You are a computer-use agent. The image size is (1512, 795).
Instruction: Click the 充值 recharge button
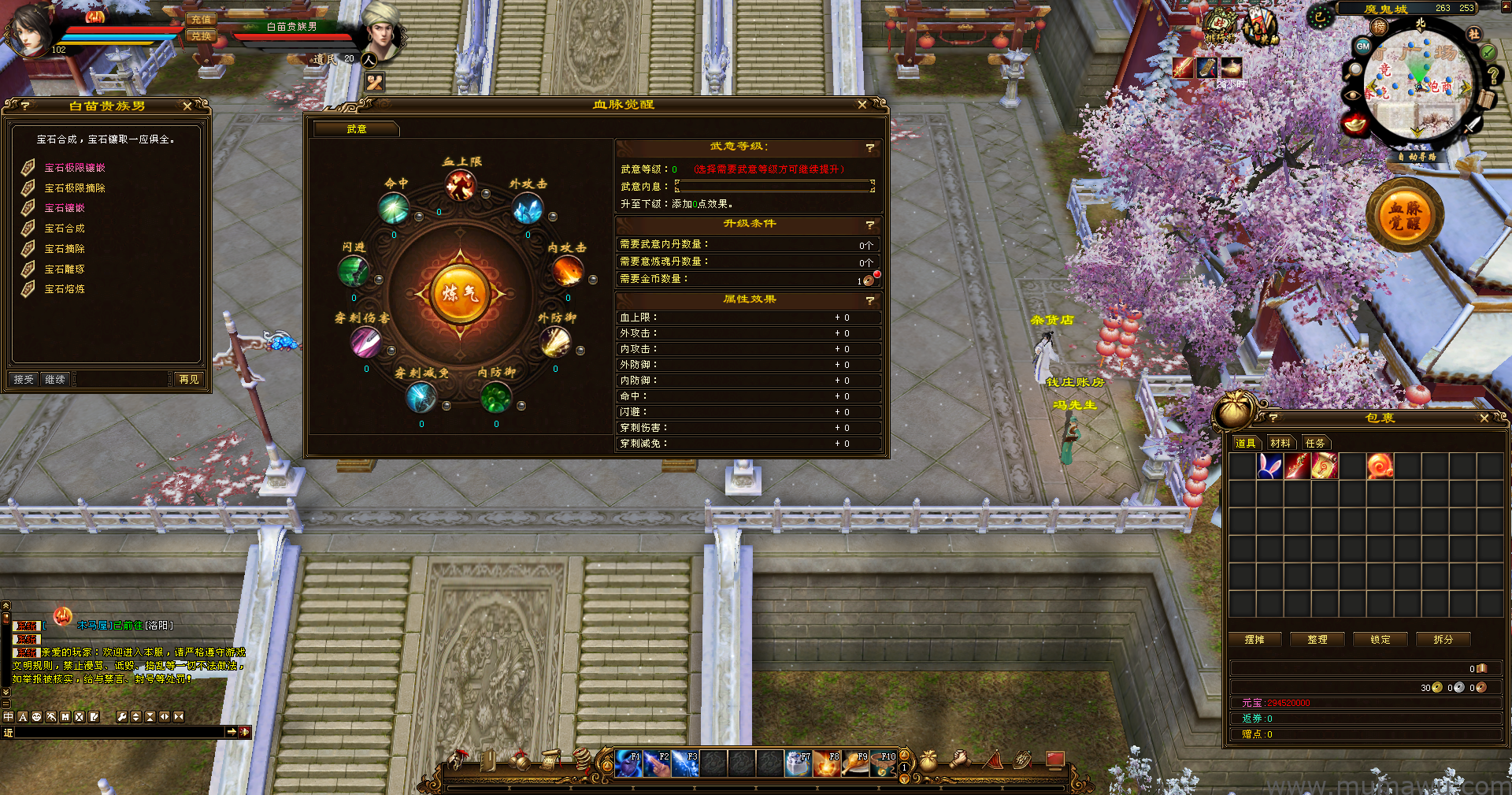(x=201, y=20)
